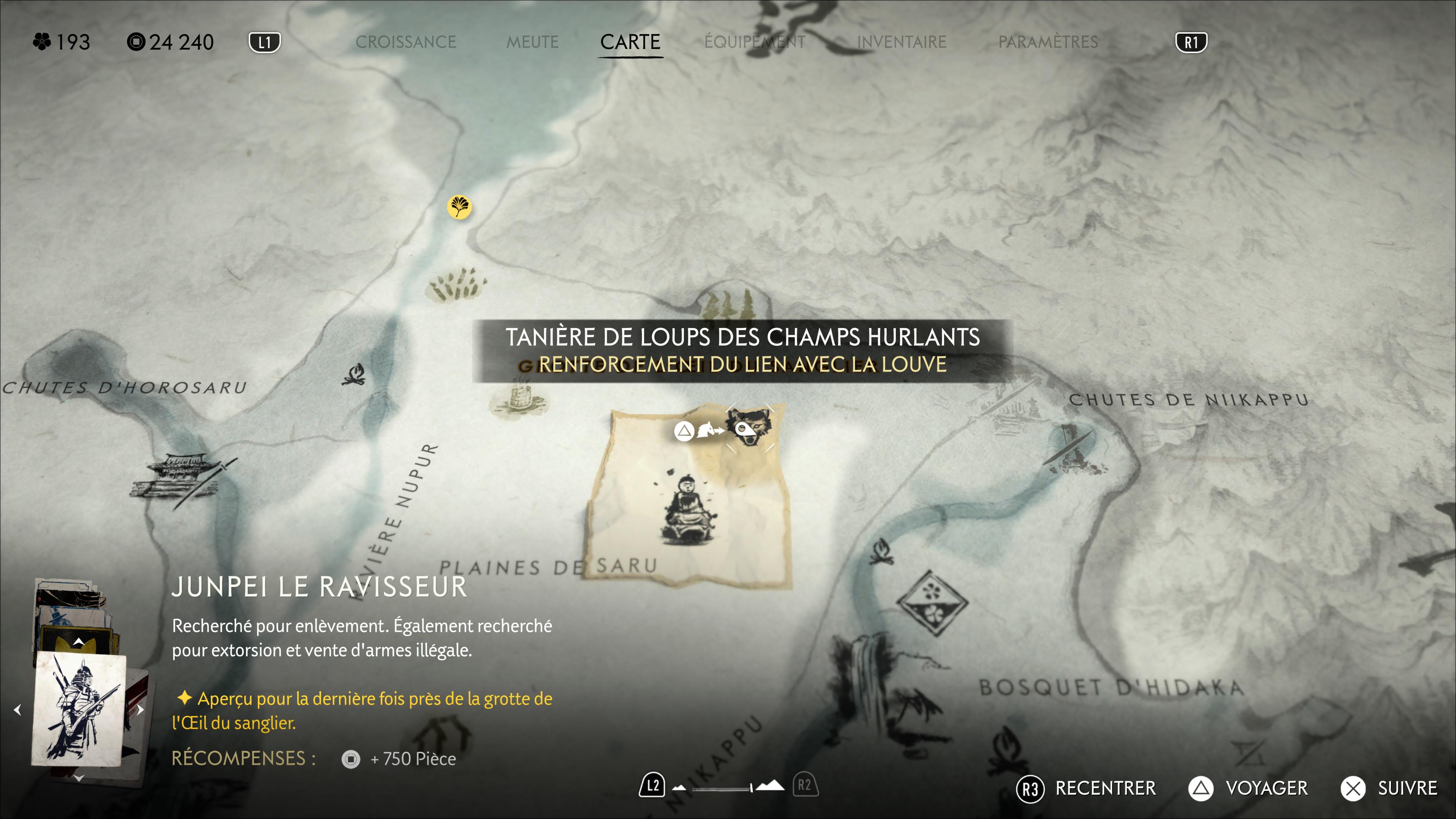Show the next bounty card with right arrow
1456x819 pixels.
140,709
